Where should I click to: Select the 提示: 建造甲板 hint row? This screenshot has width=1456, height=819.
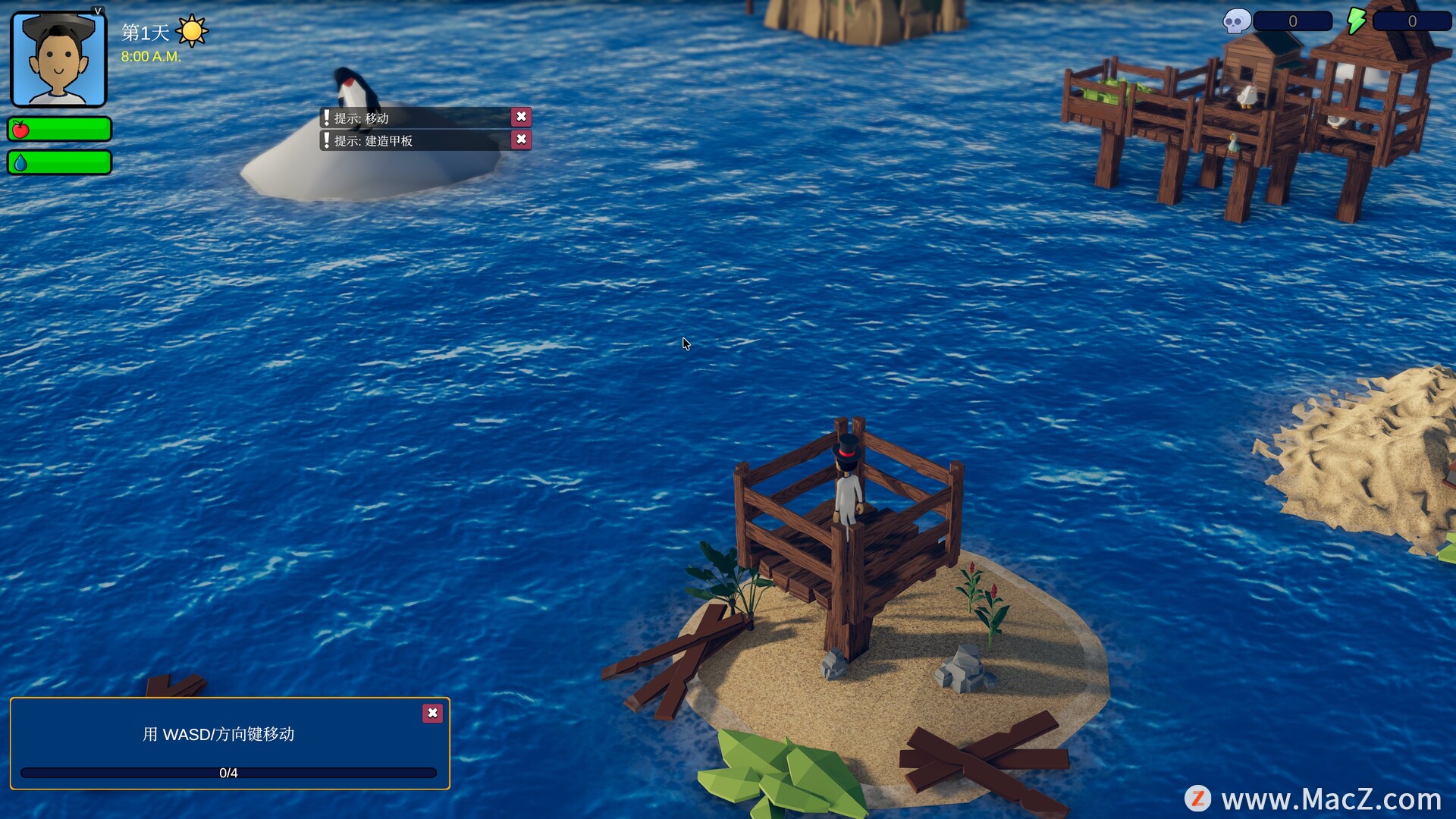(415, 140)
